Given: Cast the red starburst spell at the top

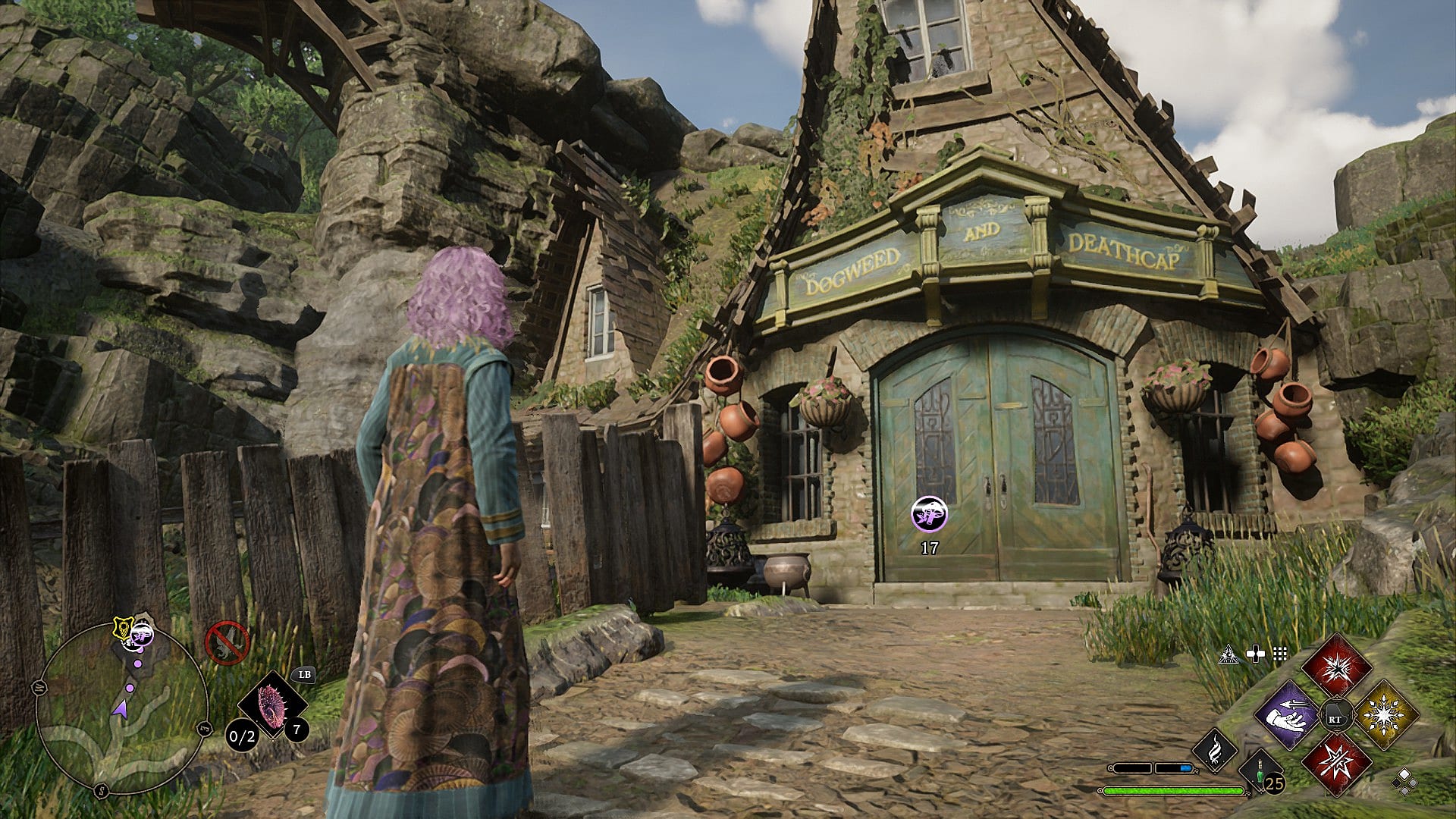Looking at the screenshot, I should click(1336, 669).
